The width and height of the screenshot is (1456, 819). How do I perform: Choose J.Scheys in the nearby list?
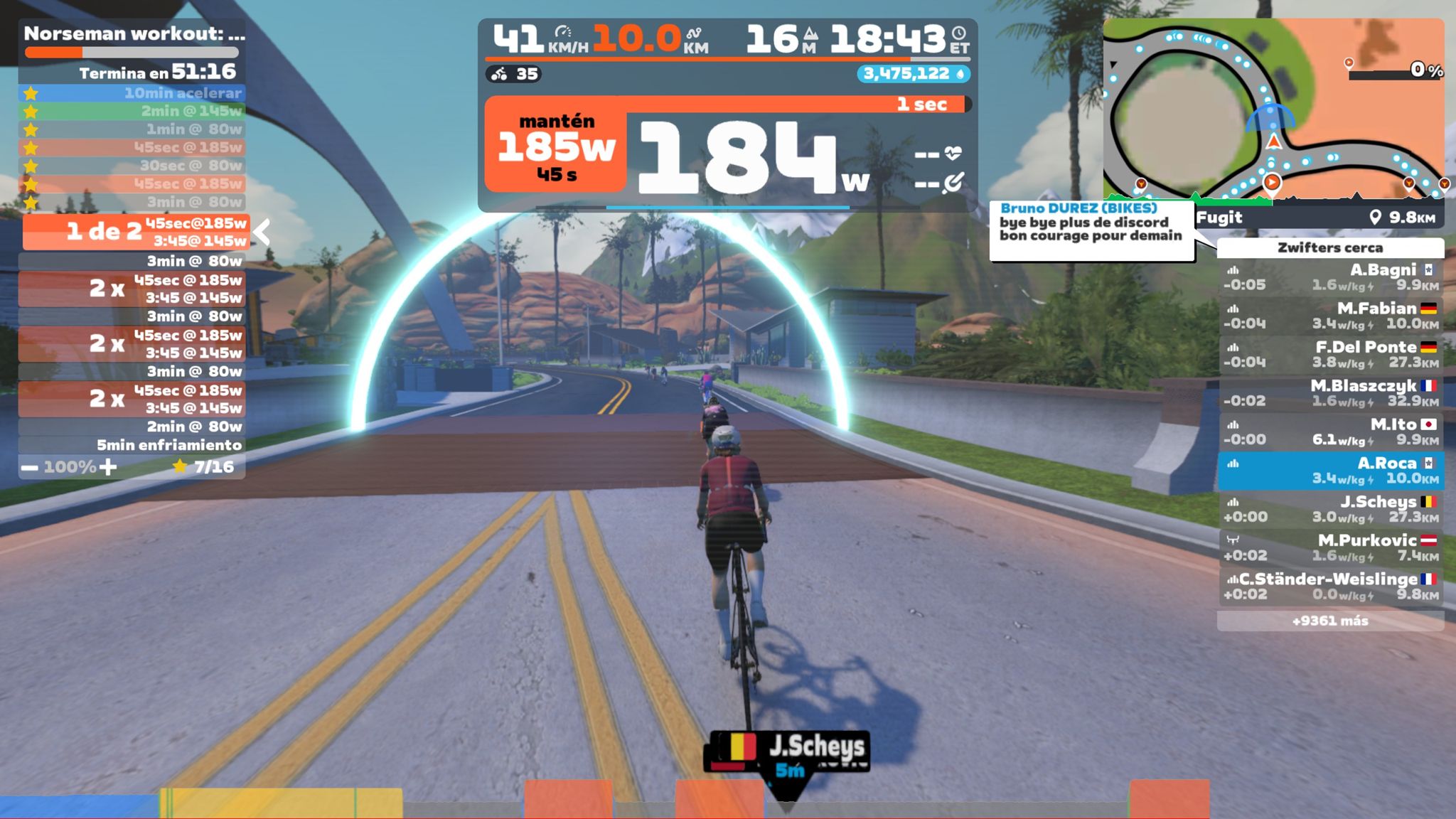(x=1330, y=509)
